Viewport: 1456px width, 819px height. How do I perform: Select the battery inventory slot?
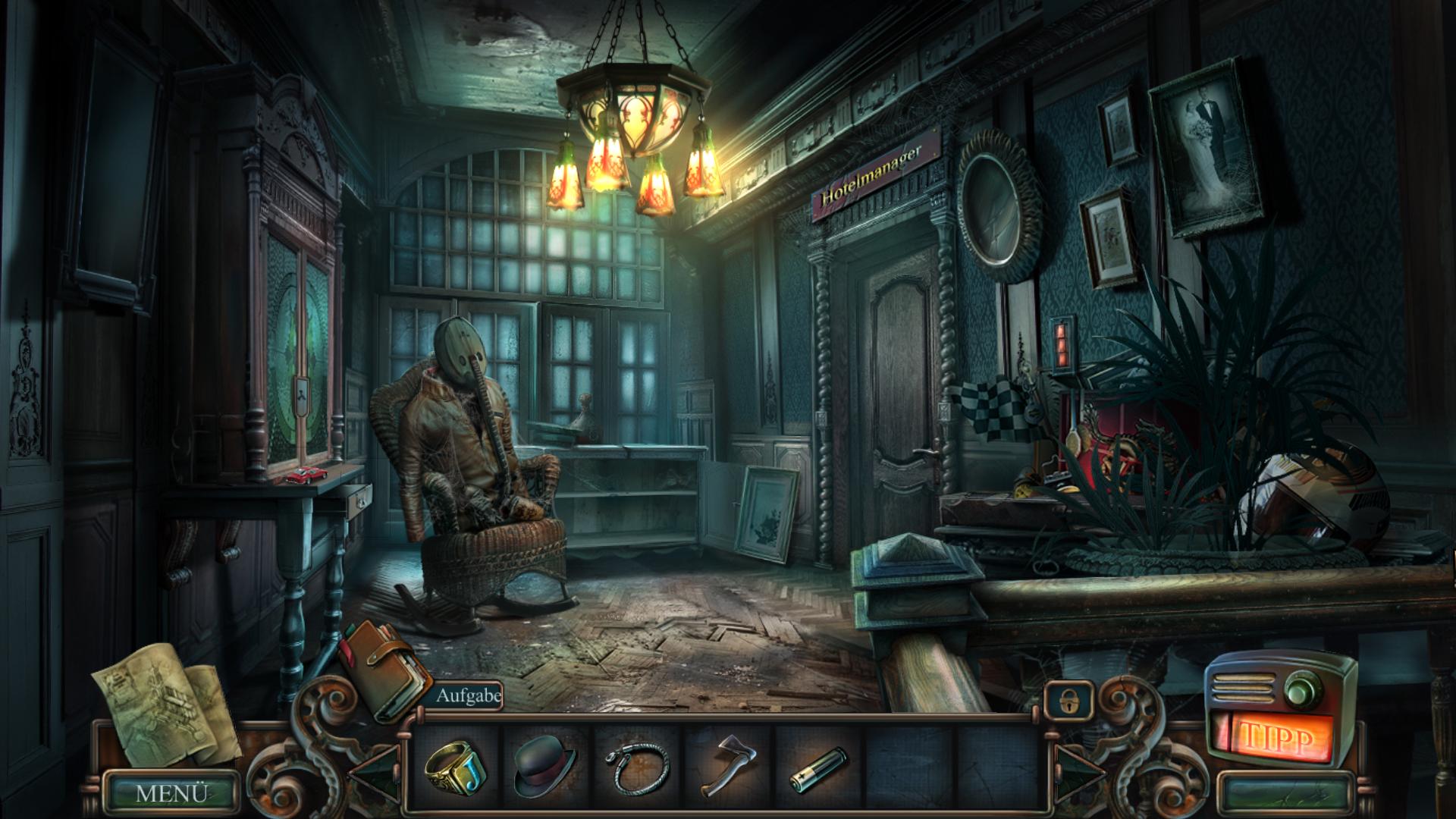[x=819, y=769]
